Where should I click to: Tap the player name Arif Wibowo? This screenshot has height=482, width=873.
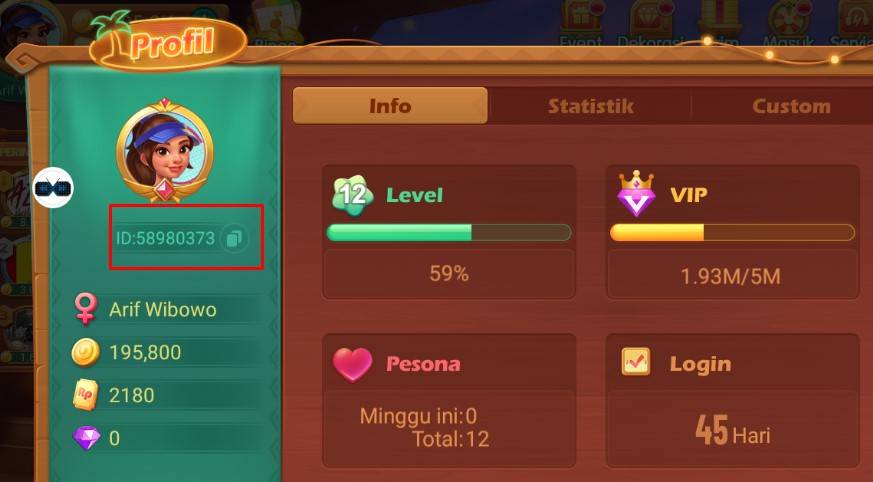tap(162, 310)
